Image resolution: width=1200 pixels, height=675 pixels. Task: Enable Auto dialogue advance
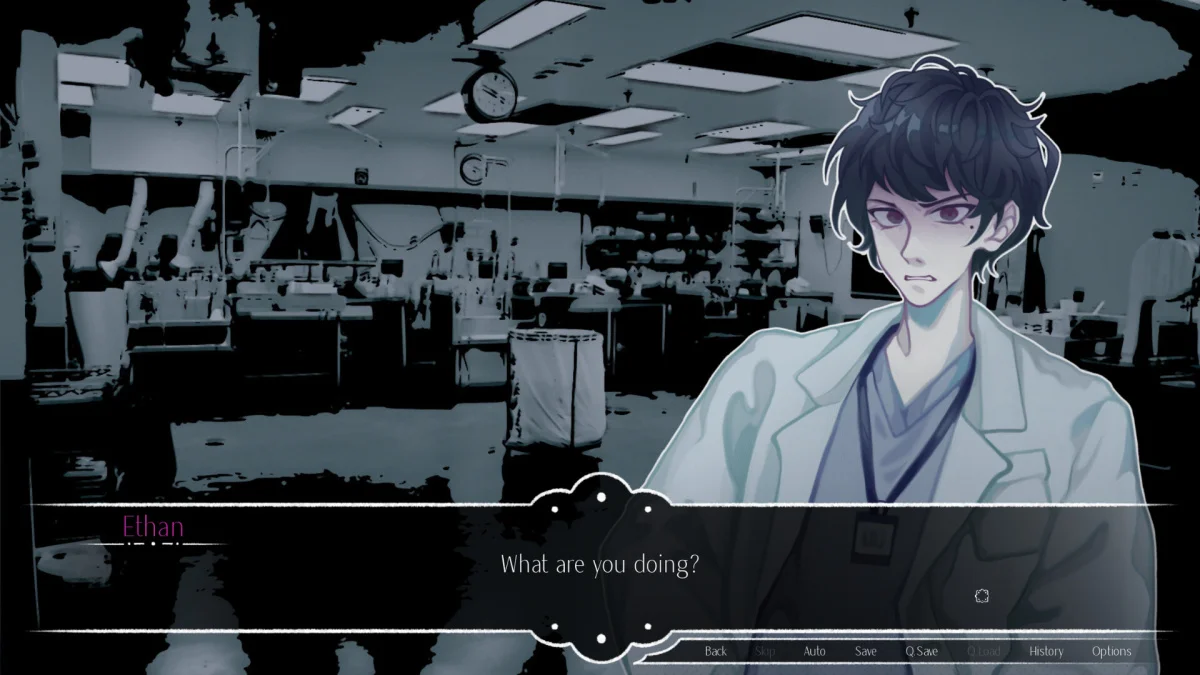[x=815, y=651]
